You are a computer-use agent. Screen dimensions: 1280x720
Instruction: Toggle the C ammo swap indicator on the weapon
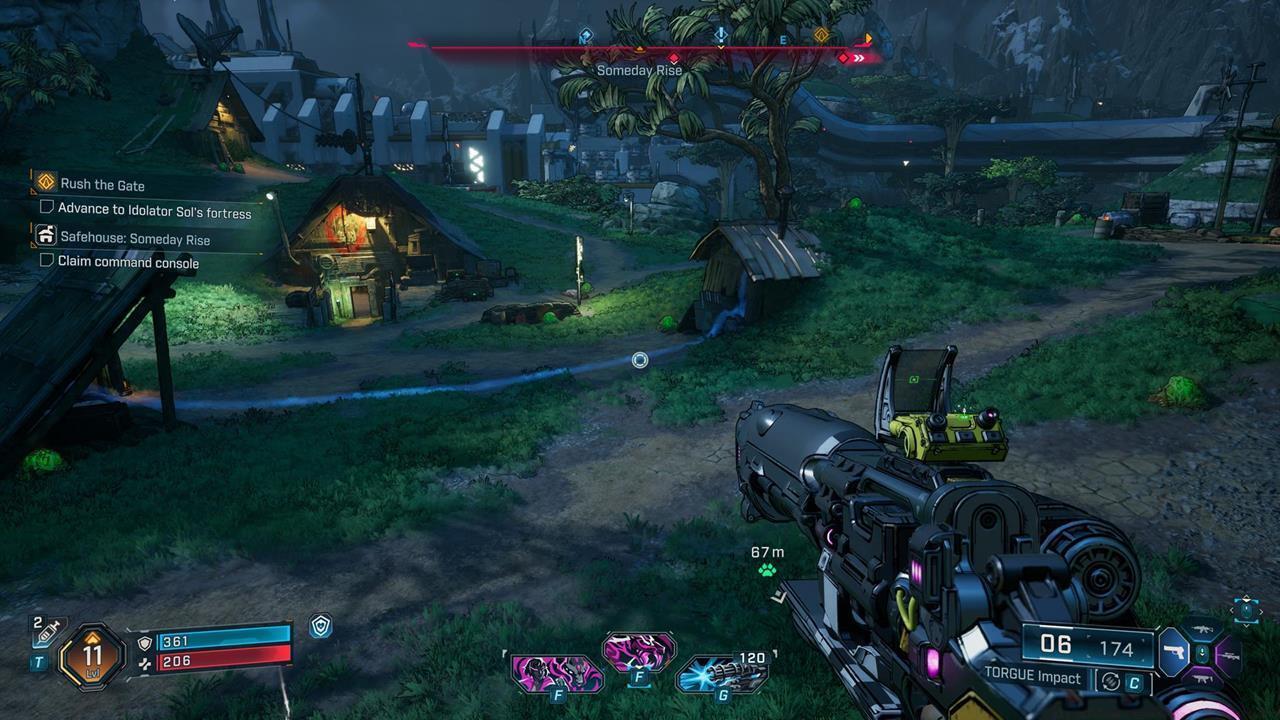point(1136,678)
